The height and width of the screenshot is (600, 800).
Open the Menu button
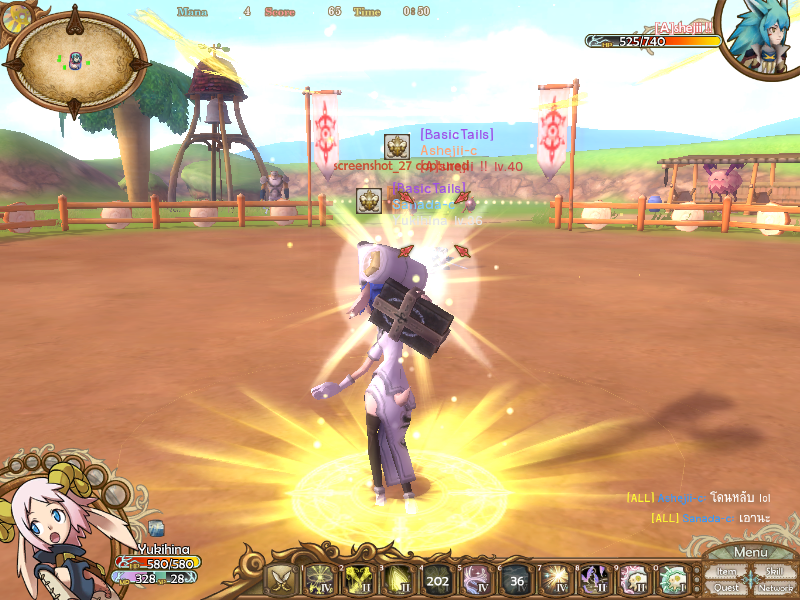[750, 552]
